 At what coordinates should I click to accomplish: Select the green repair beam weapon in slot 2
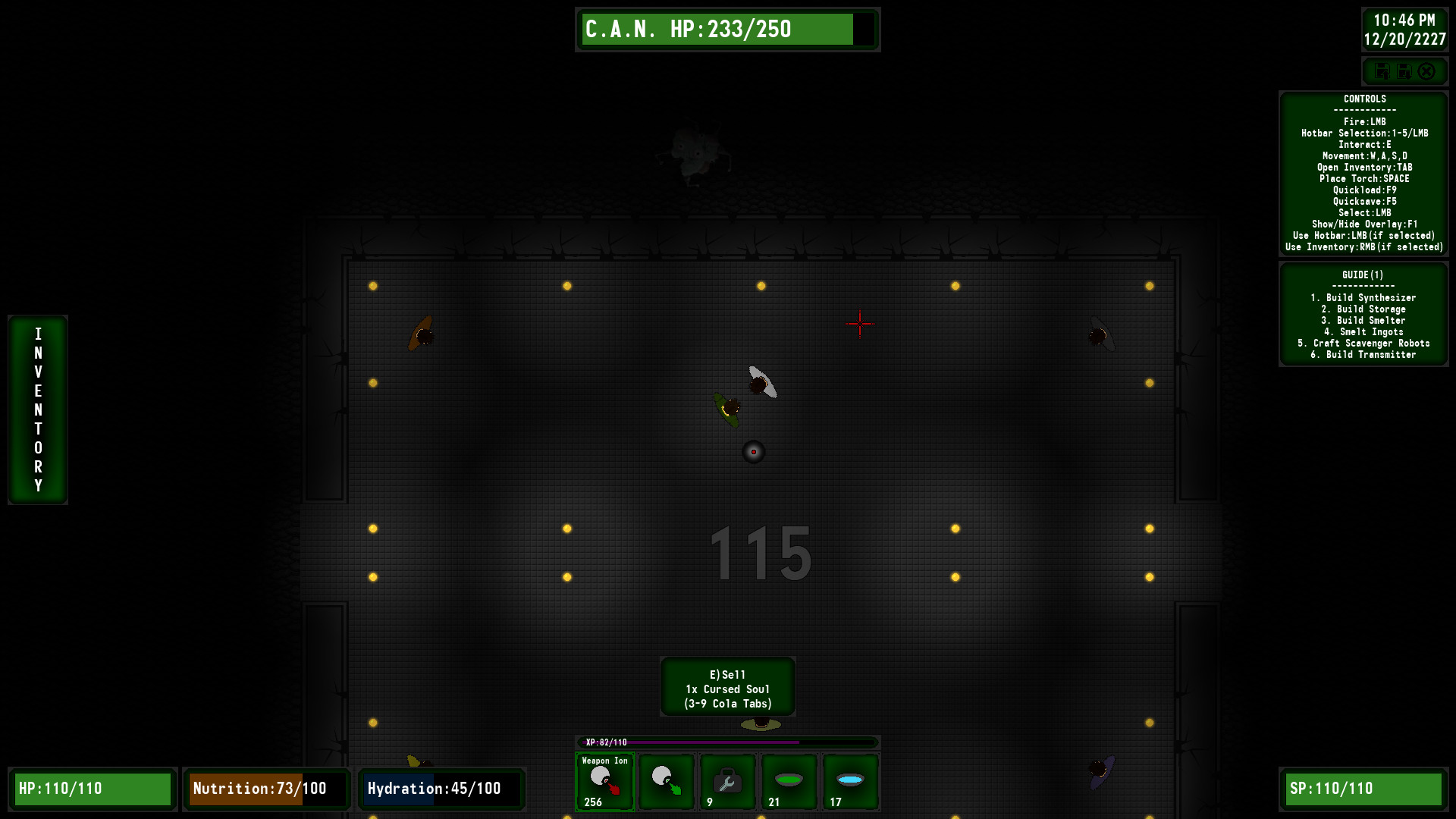(666, 782)
